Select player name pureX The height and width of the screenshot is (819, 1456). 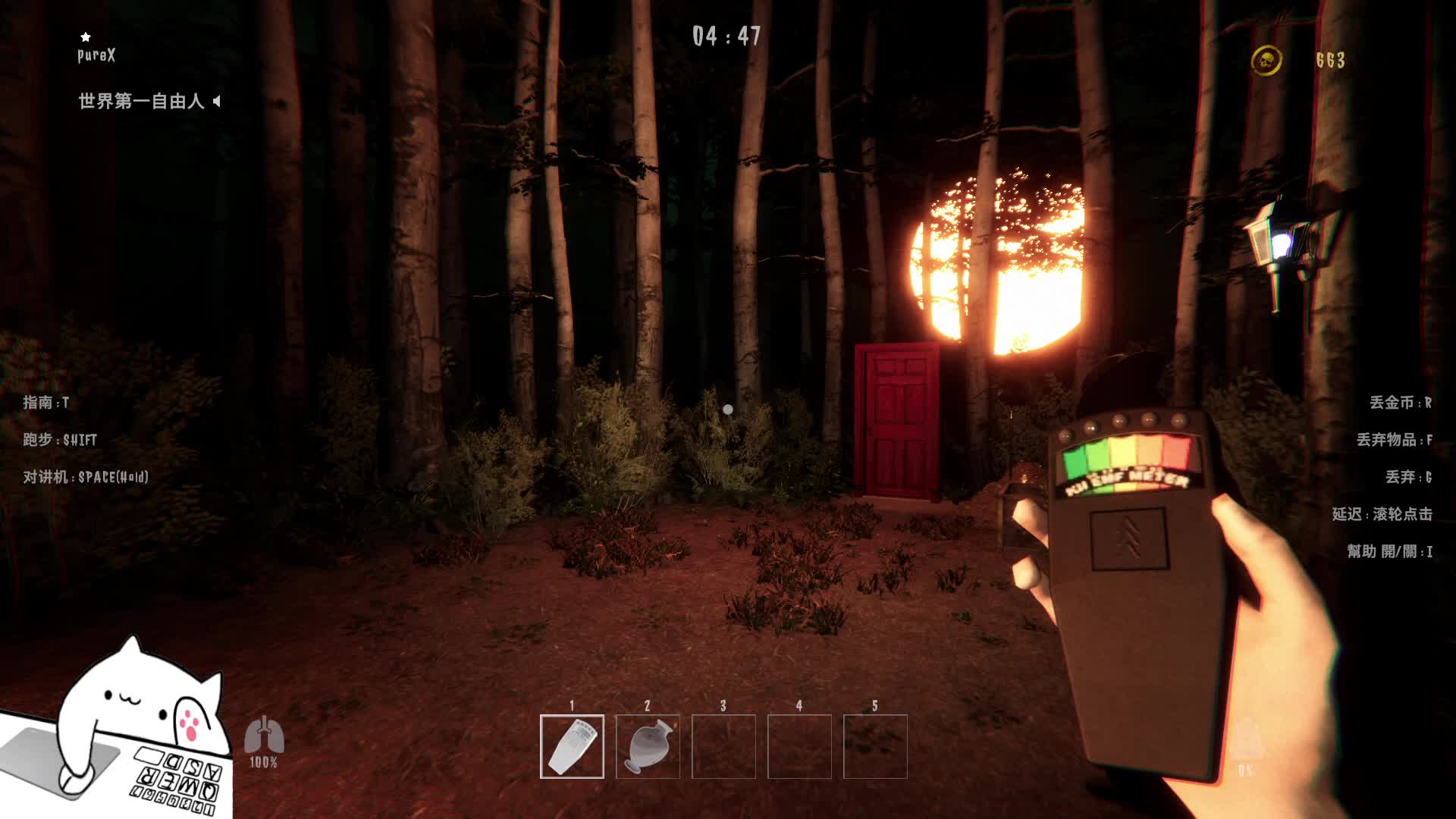point(96,55)
